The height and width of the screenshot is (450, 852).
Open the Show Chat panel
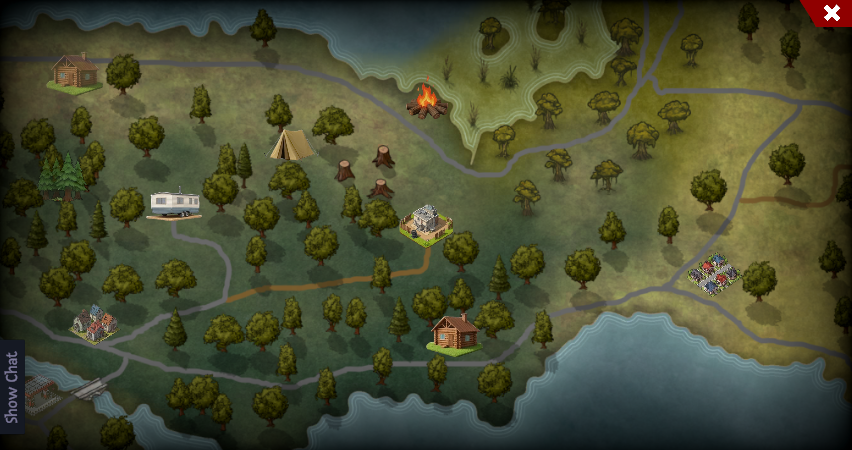point(11,387)
